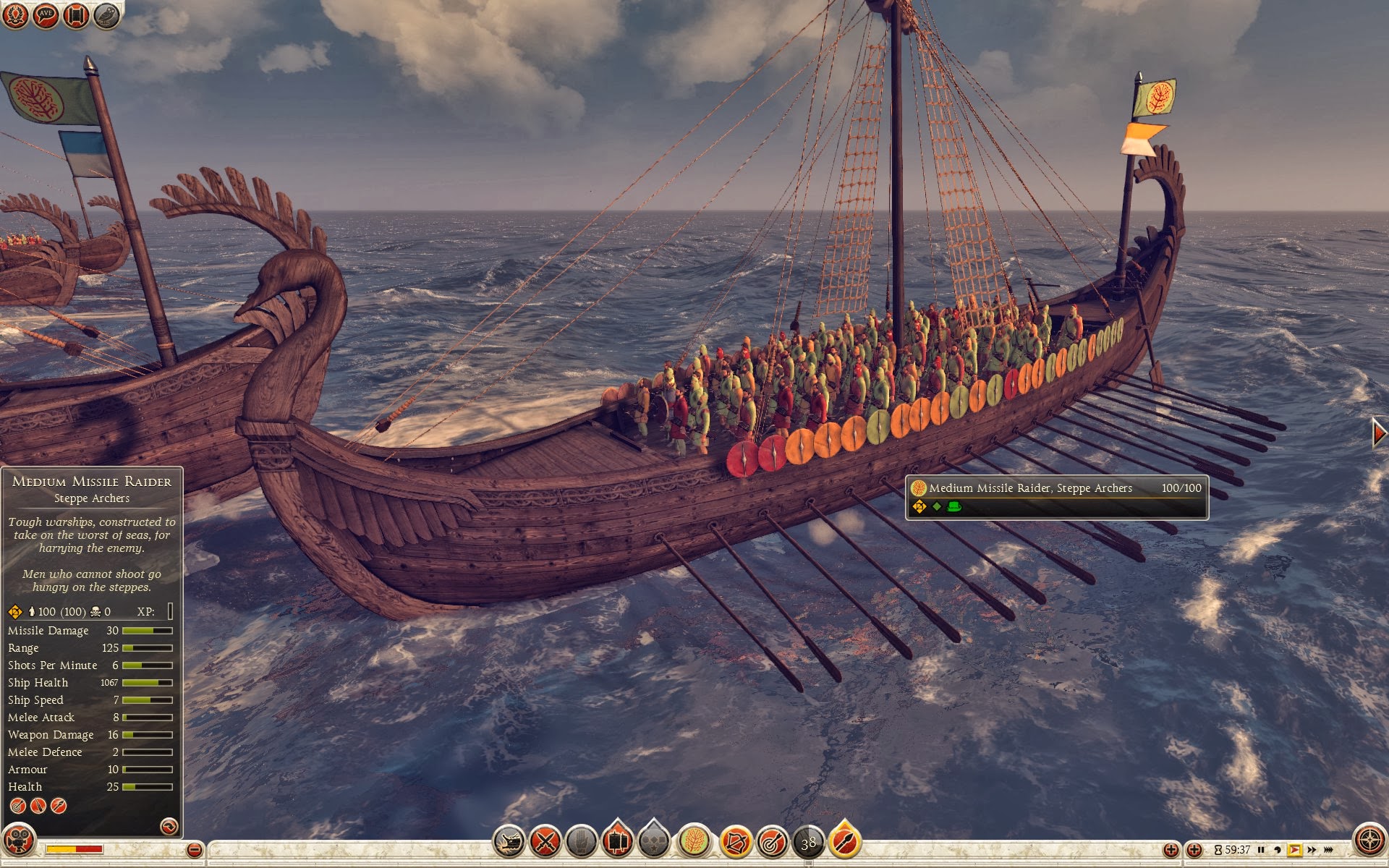Toggle the crossed swords melee mode
1389x868 pixels.
(545, 842)
